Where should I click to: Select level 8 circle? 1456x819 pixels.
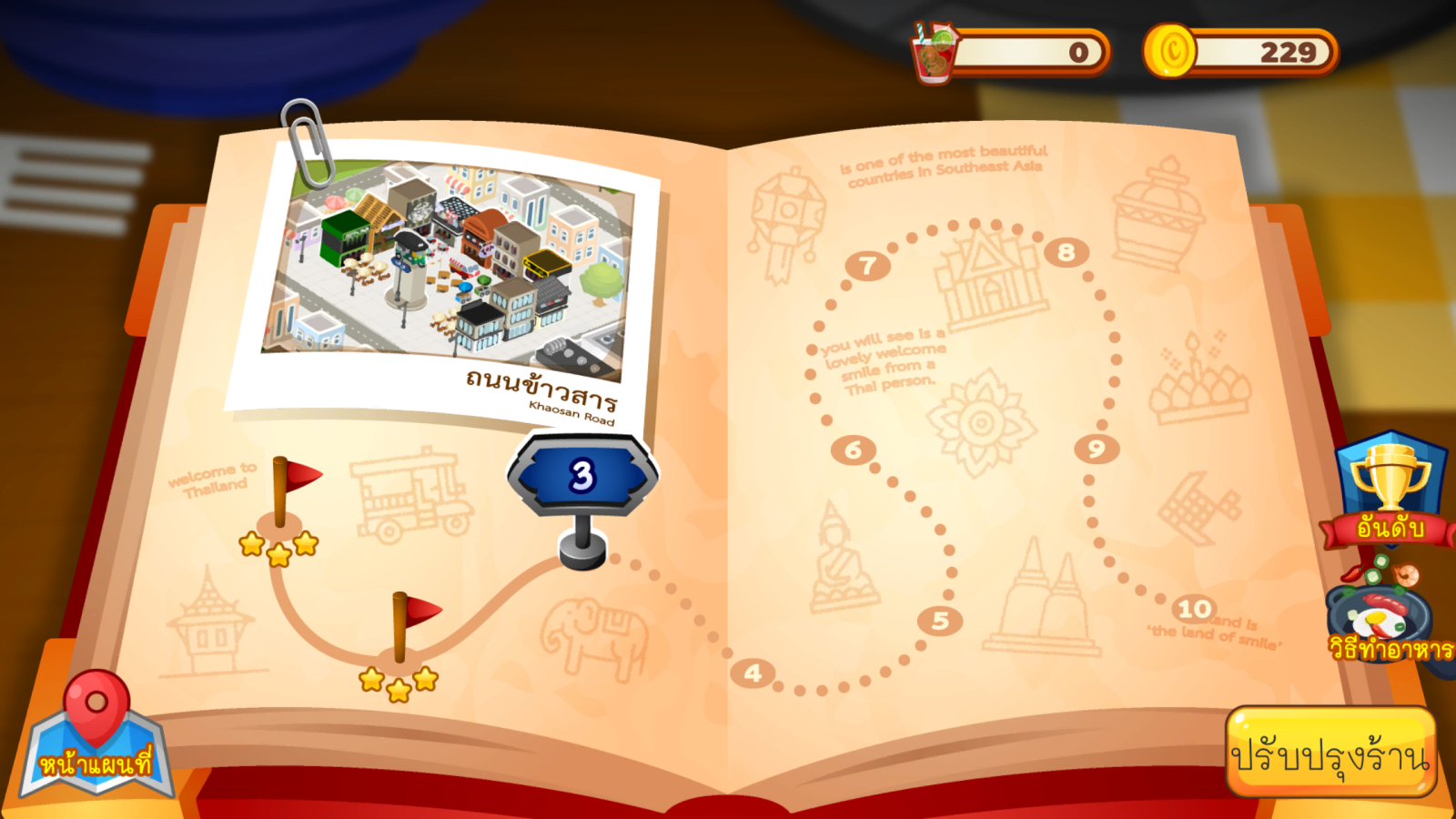[1066, 252]
